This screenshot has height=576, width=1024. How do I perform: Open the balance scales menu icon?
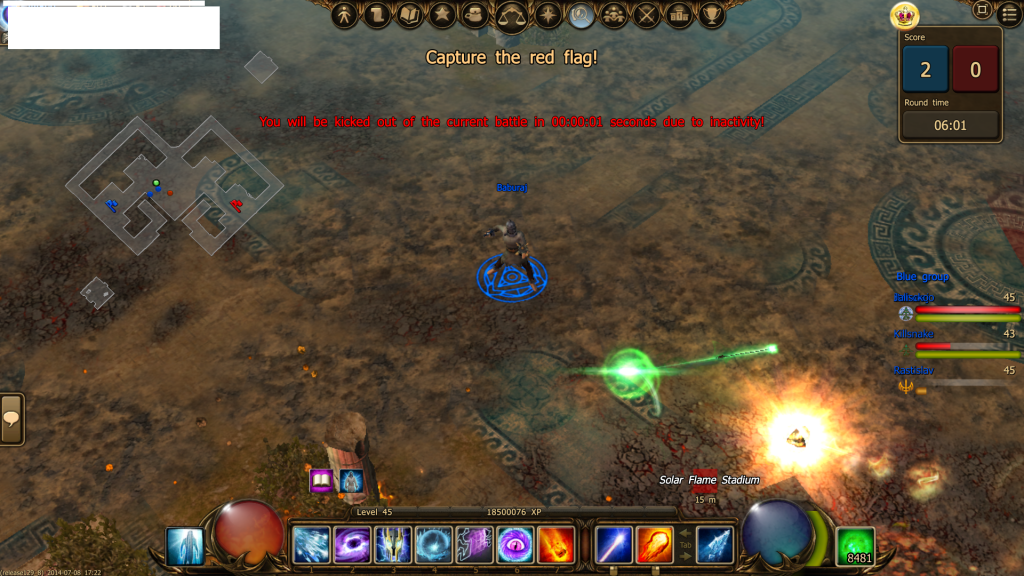point(513,15)
